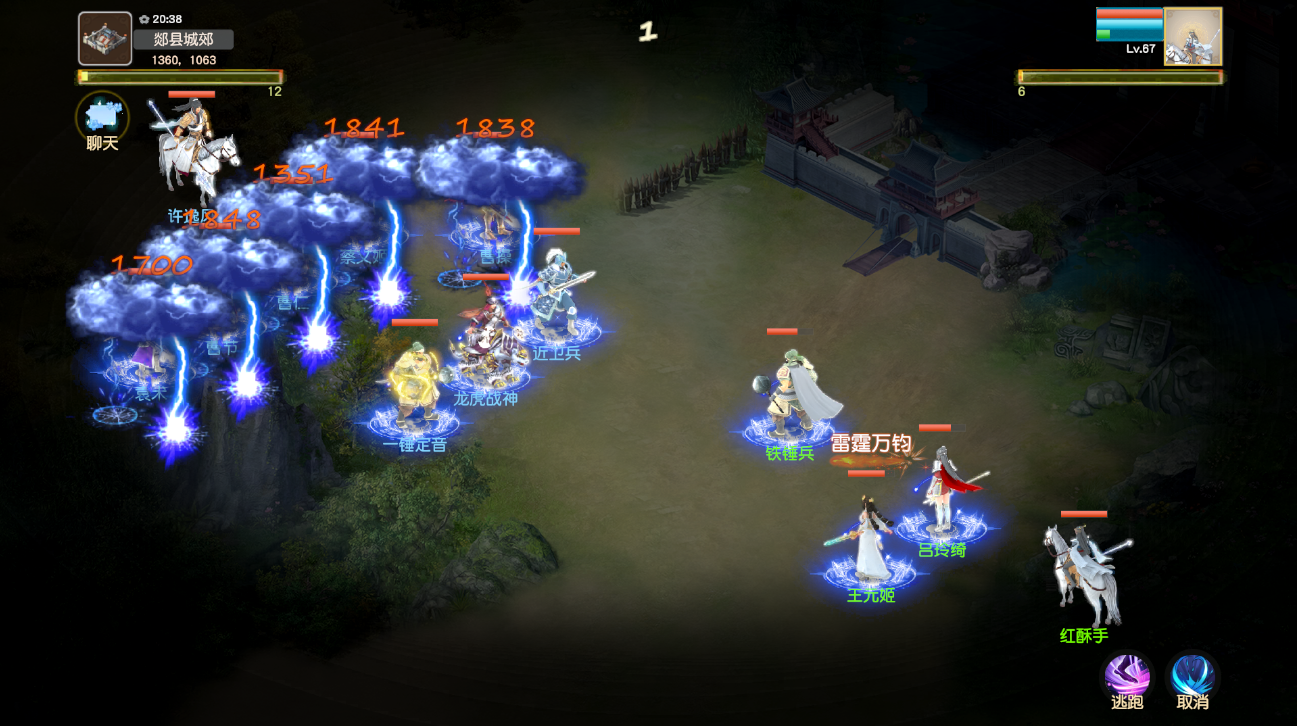Select the 一锤定音 unit
The height and width of the screenshot is (726, 1297).
[413, 390]
